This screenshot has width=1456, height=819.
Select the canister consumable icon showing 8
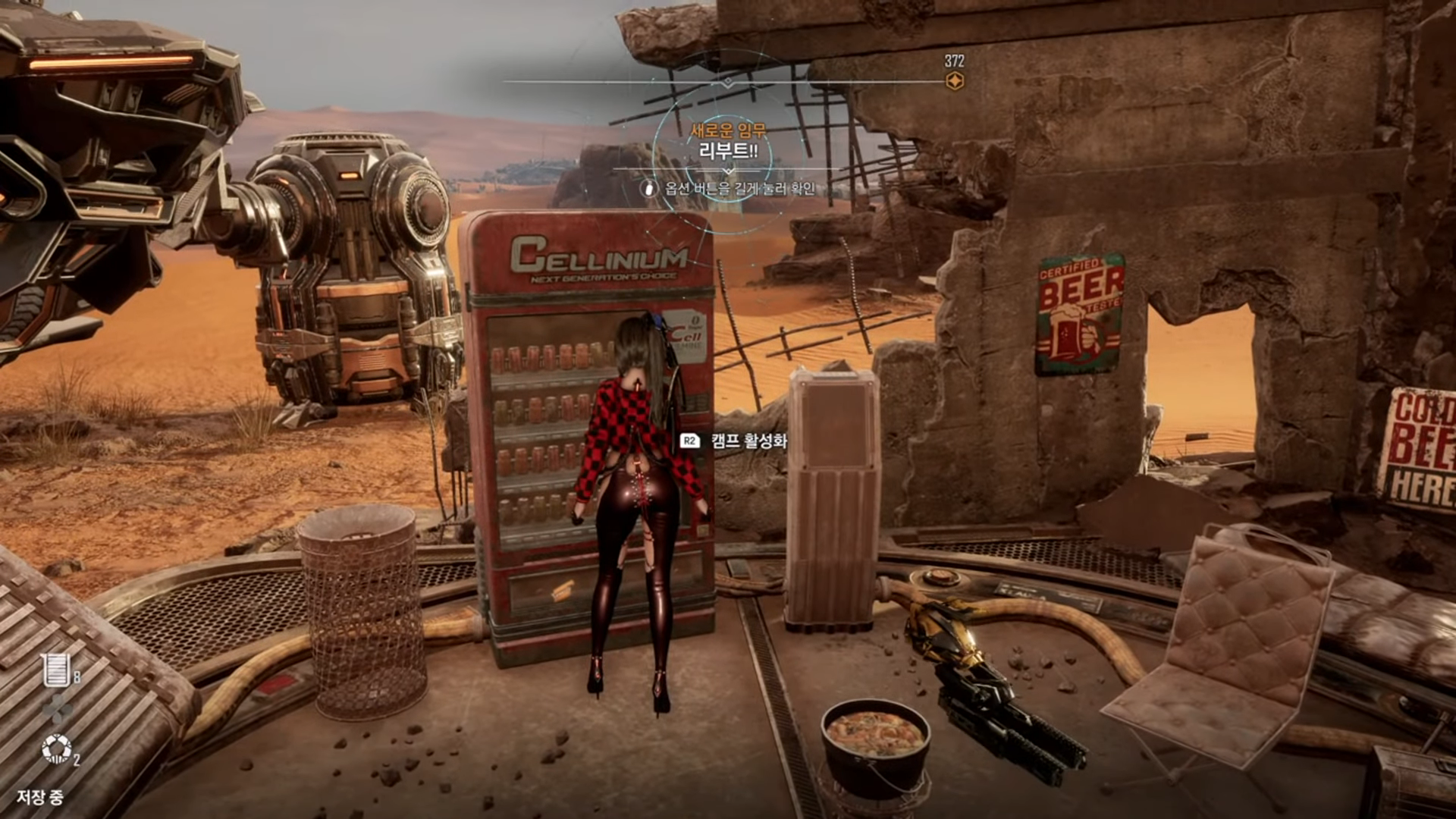(x=57, y=670)
